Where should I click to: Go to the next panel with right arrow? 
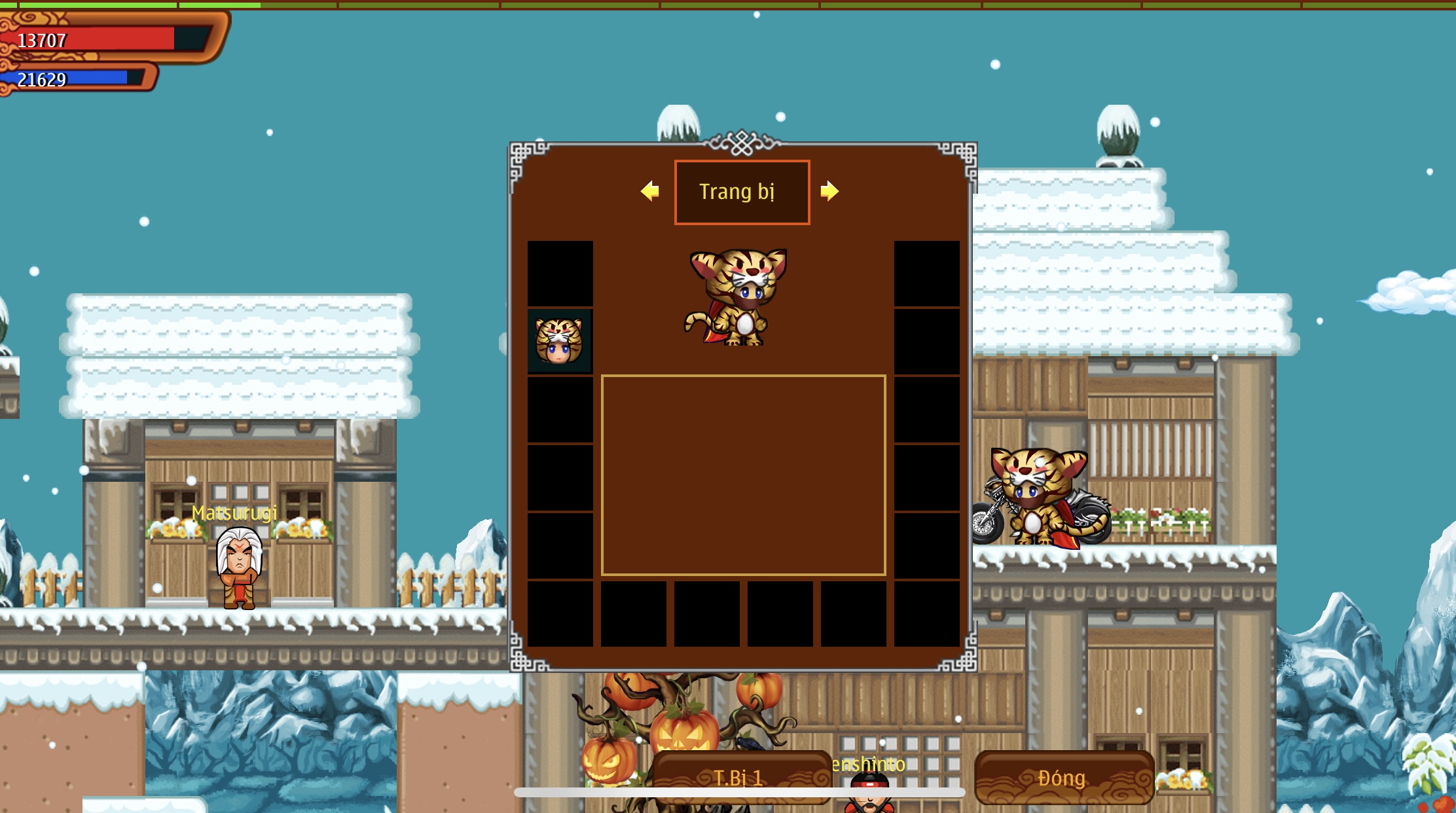point(829,191)
